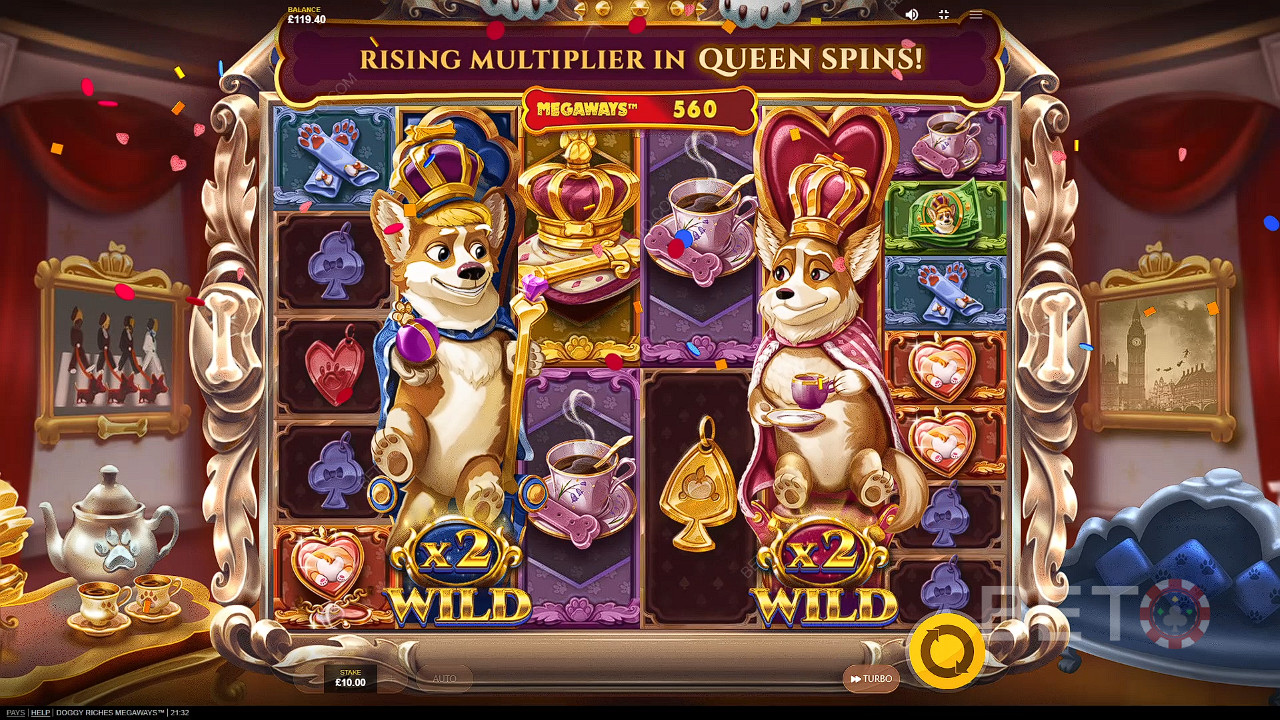
Task: Open the Help page
Action: tap(40, 713)
